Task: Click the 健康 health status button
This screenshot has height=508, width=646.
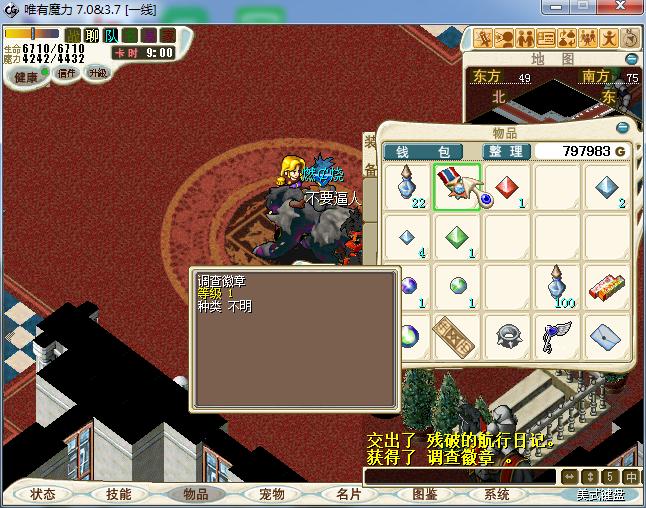Action: (26, 77)
